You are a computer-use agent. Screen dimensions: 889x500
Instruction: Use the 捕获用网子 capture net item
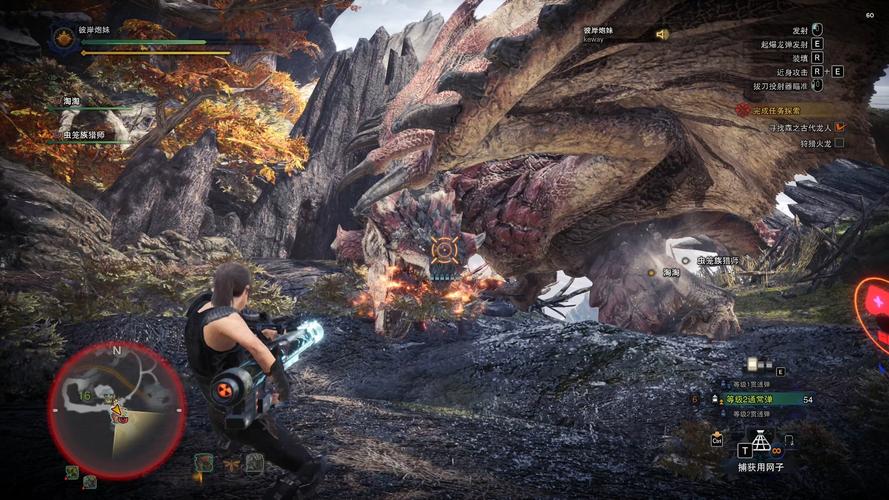760,441
